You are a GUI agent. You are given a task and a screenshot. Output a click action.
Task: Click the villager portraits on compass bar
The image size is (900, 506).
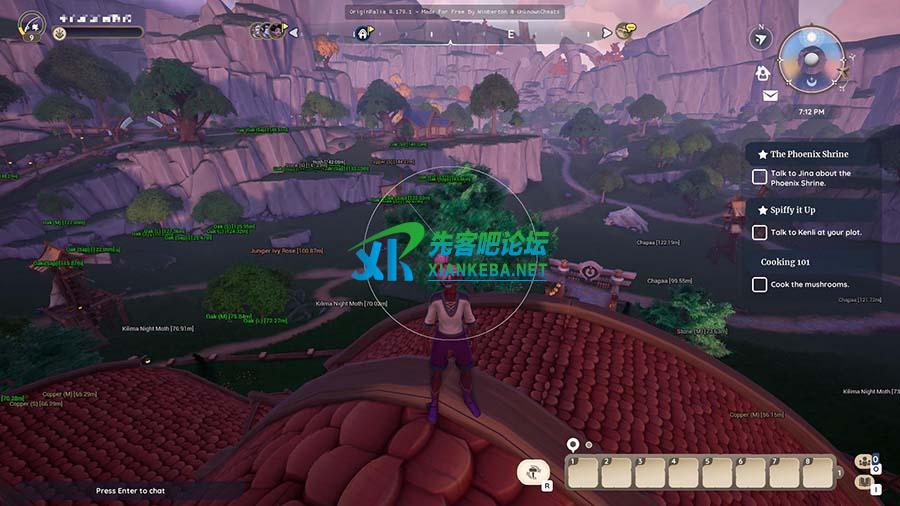coord(267,31)
